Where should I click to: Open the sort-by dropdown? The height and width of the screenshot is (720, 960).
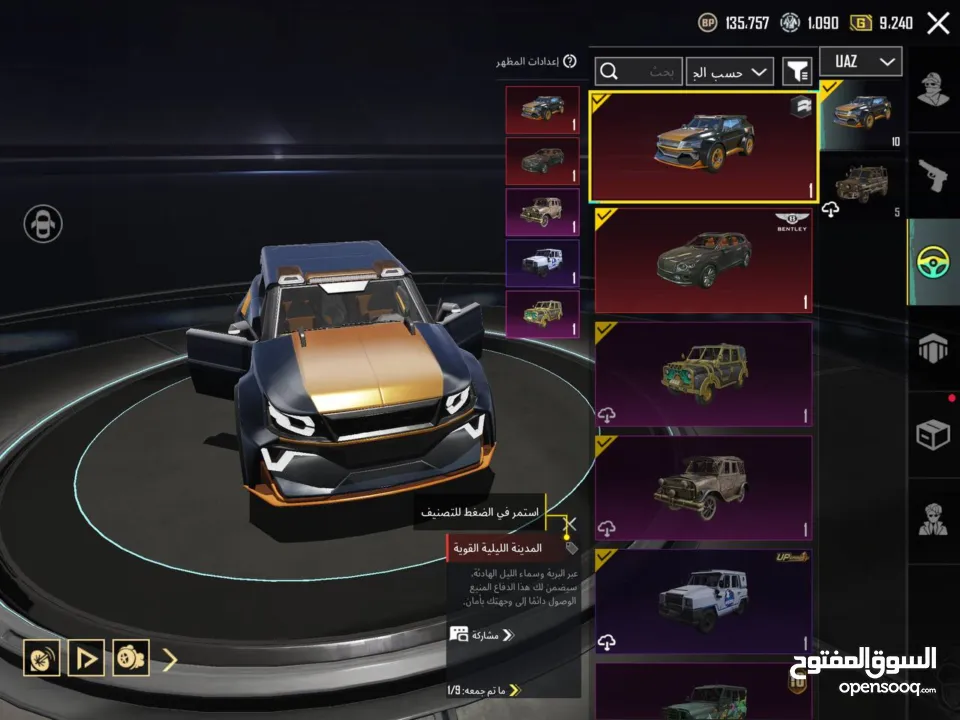tap(731, 71)
